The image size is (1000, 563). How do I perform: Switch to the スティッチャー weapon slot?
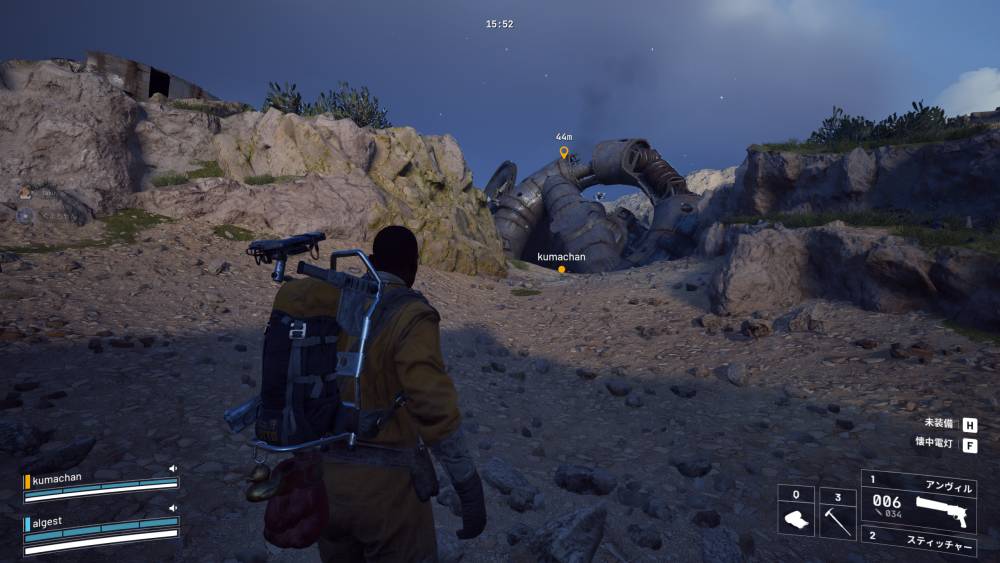(x=918, y=541)
